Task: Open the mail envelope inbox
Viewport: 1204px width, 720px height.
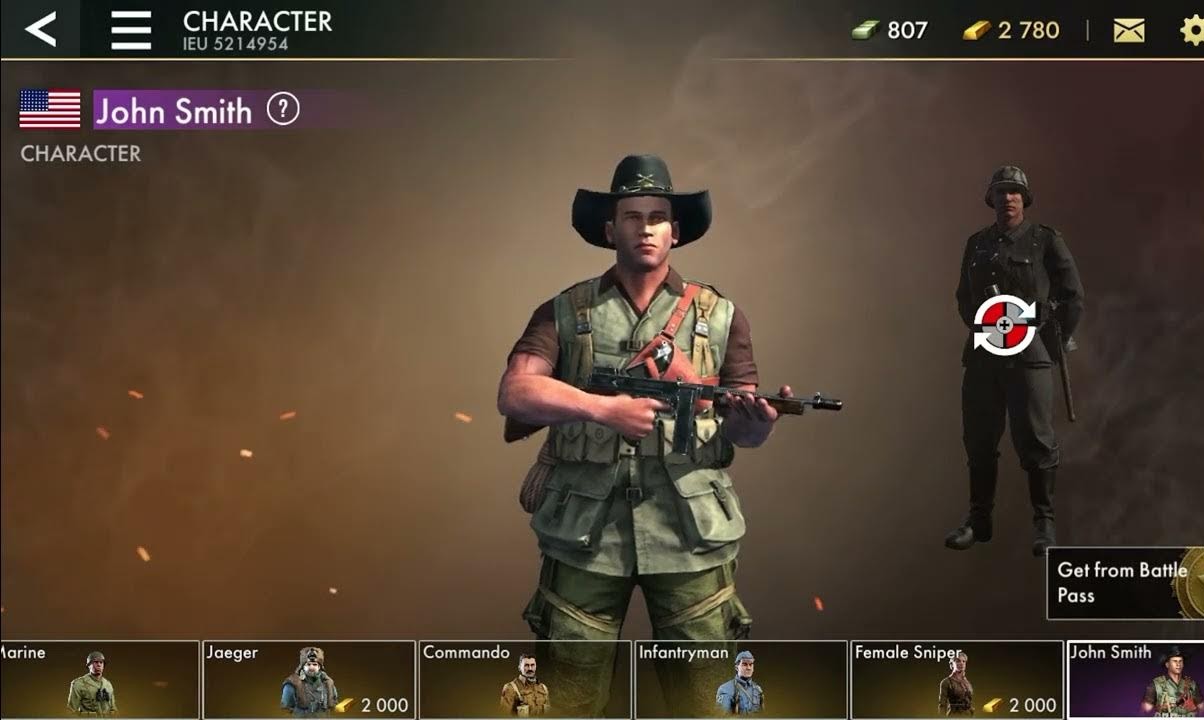Action: click(1129, 31)
